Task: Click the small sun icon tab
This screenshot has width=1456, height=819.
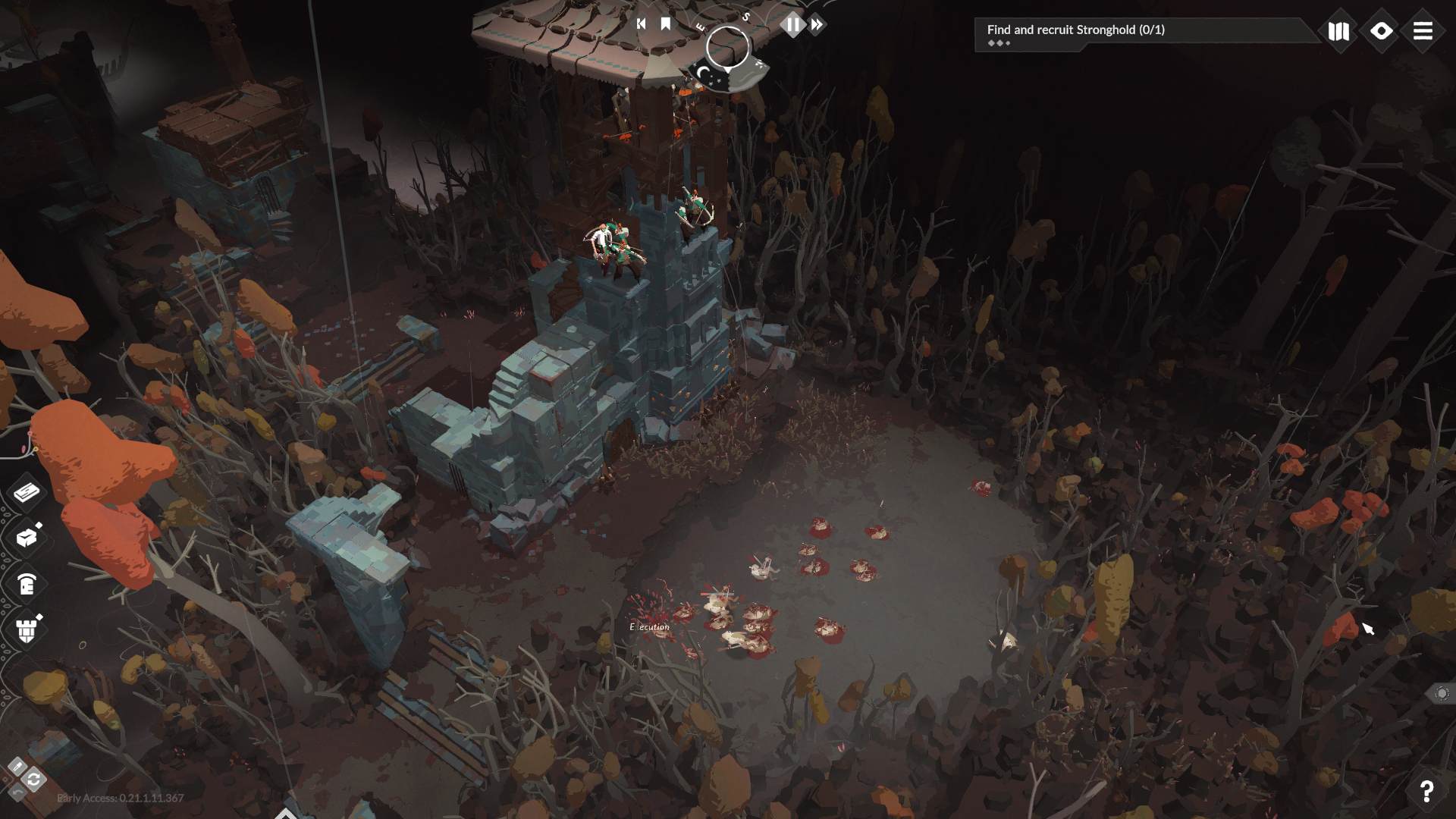Action: coord(1442,693)
